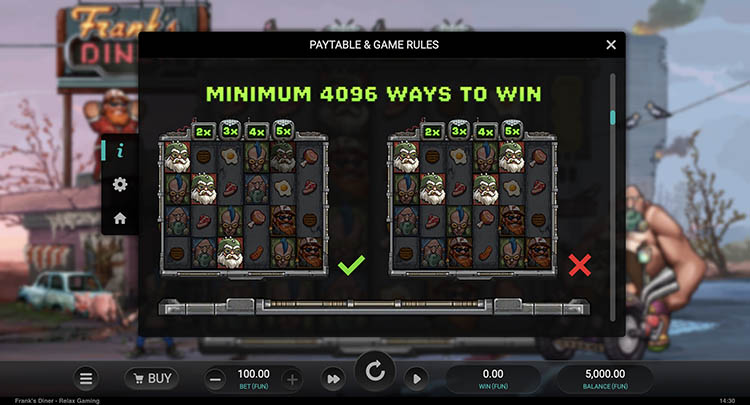Image resolution: width=750 pixels, height=405 pixels.
Task: Spin the reels with the circular arrow
Action: coord(375,373)
